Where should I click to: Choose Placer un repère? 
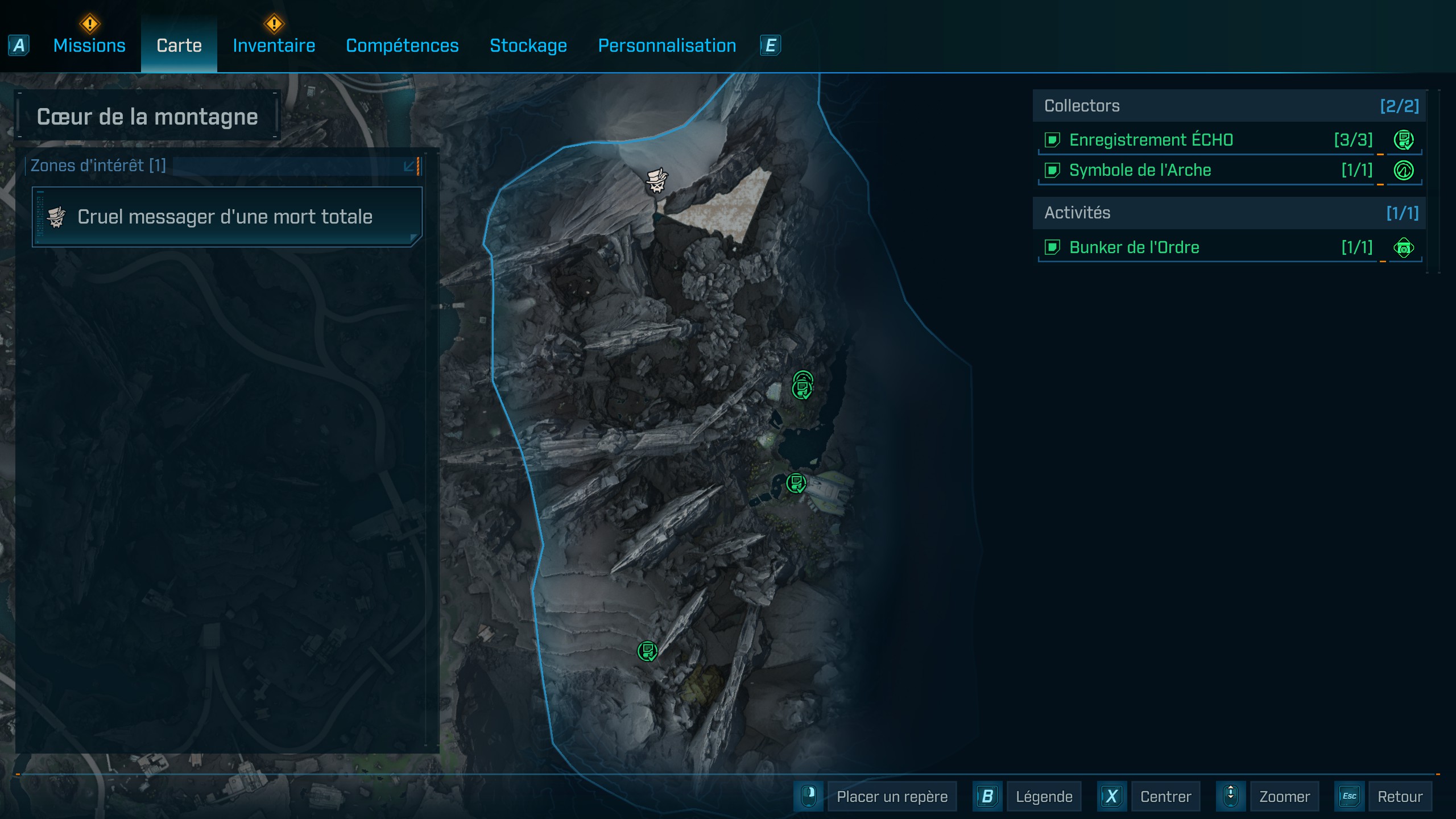pyautogui.click(x=891, y=796)
